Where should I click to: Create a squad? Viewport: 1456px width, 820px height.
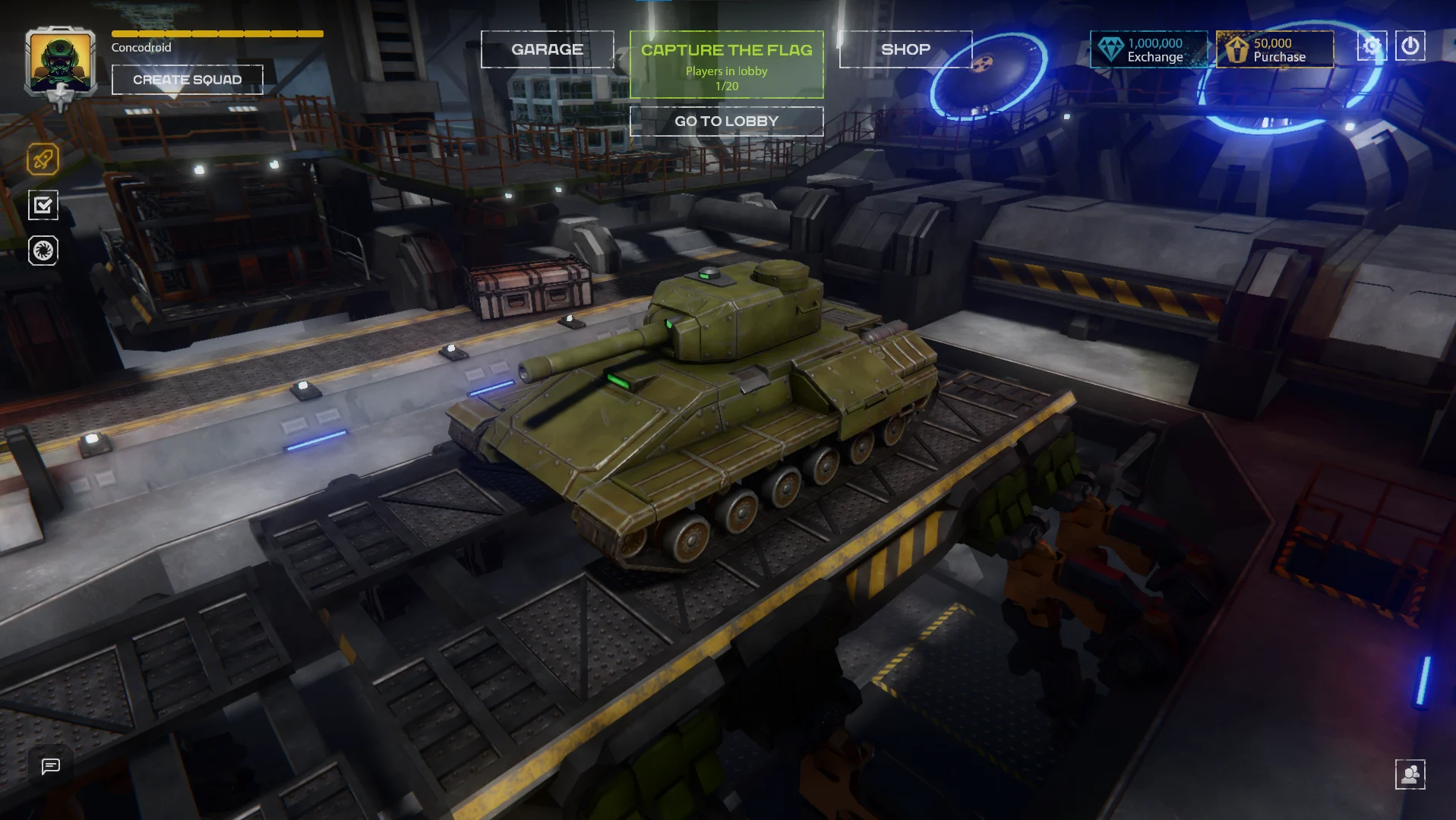pos(187,80)
